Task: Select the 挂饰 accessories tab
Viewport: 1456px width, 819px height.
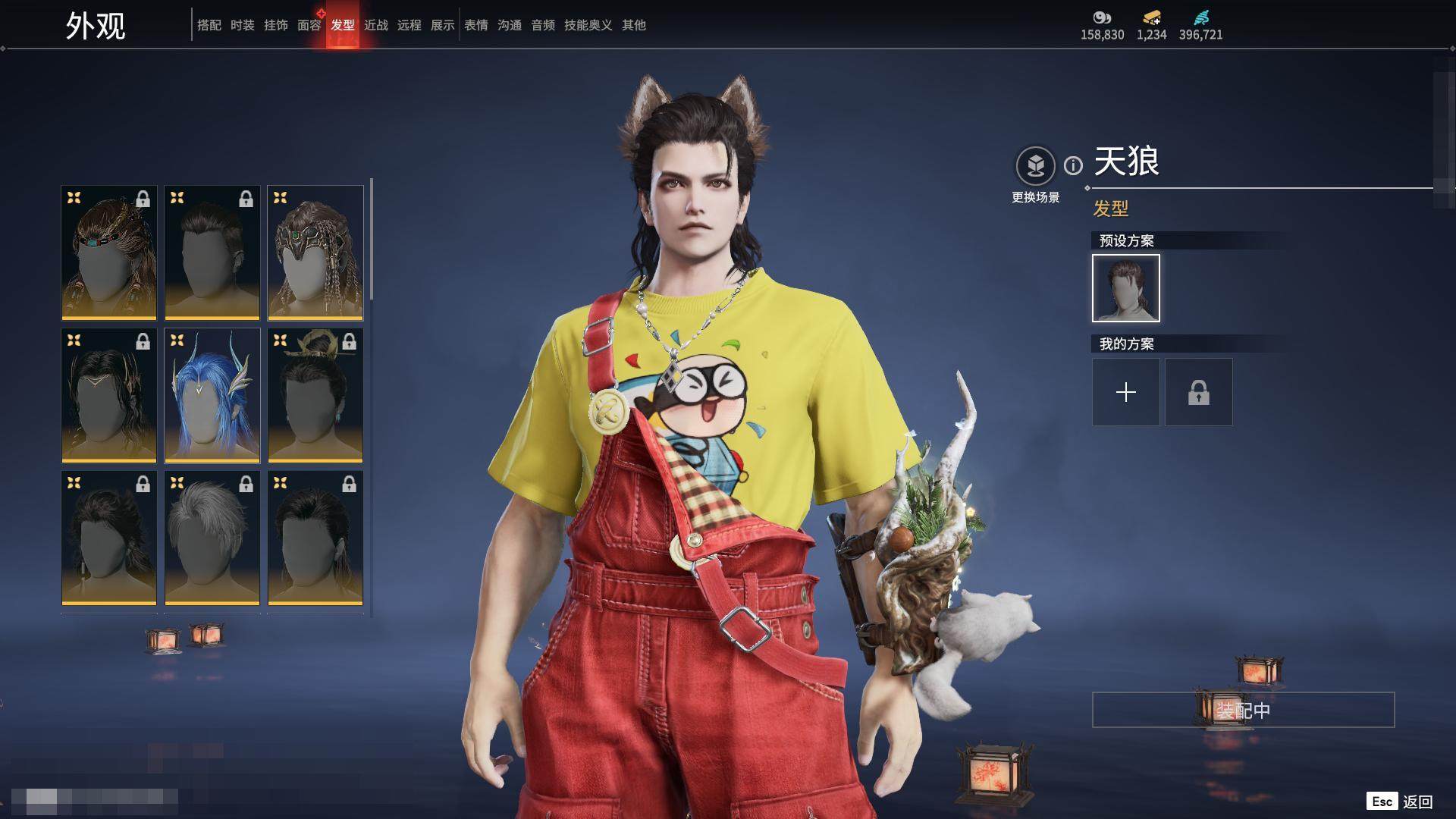Action: [x=276, y=25]
